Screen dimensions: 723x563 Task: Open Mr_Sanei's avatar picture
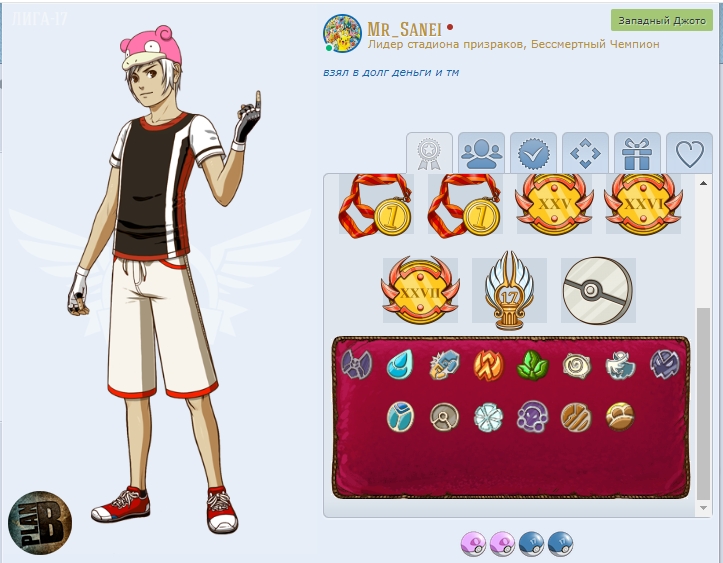tap(342, 34)
